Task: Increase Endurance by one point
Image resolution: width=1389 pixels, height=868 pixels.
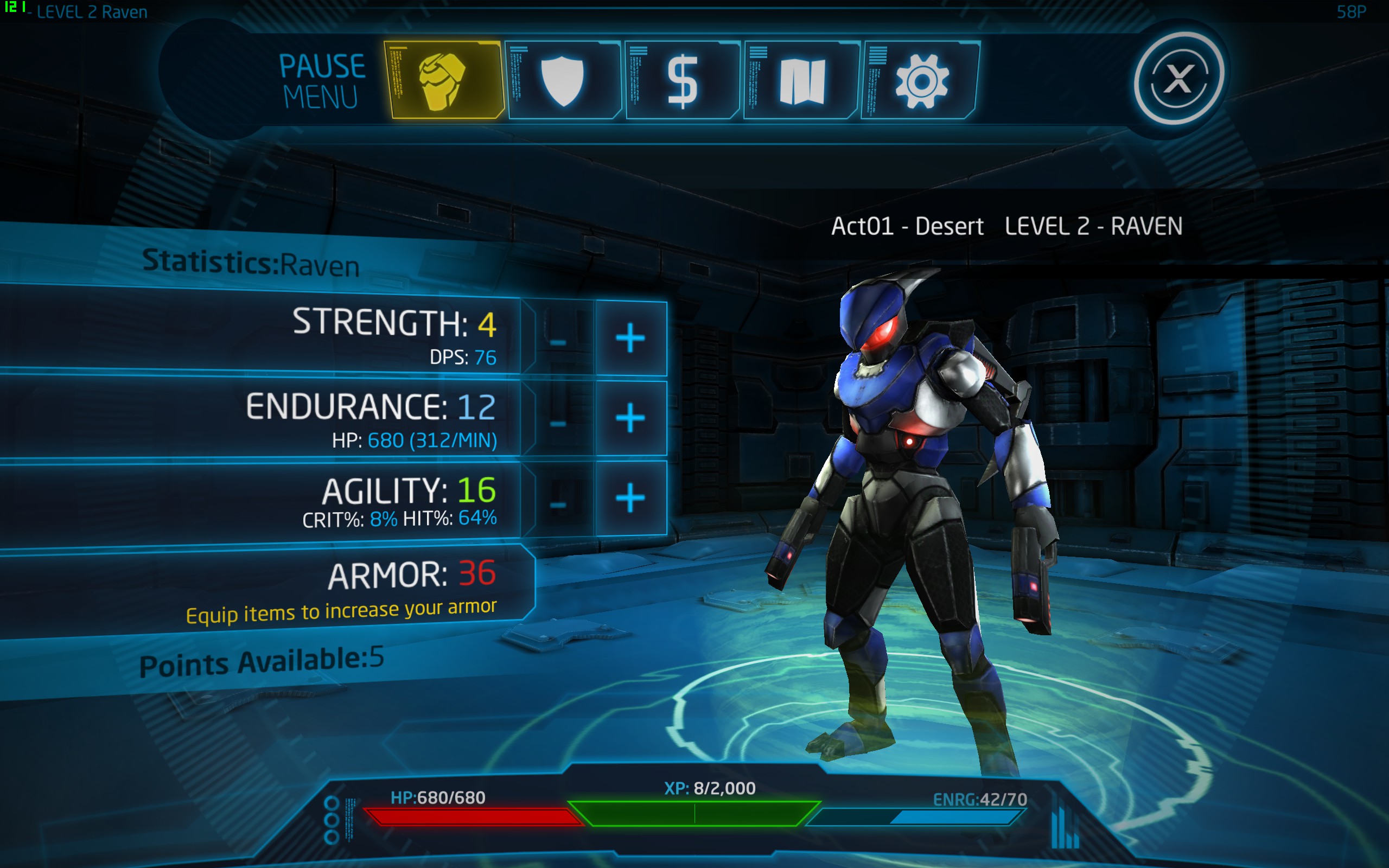Action: (x=630, y=418)
